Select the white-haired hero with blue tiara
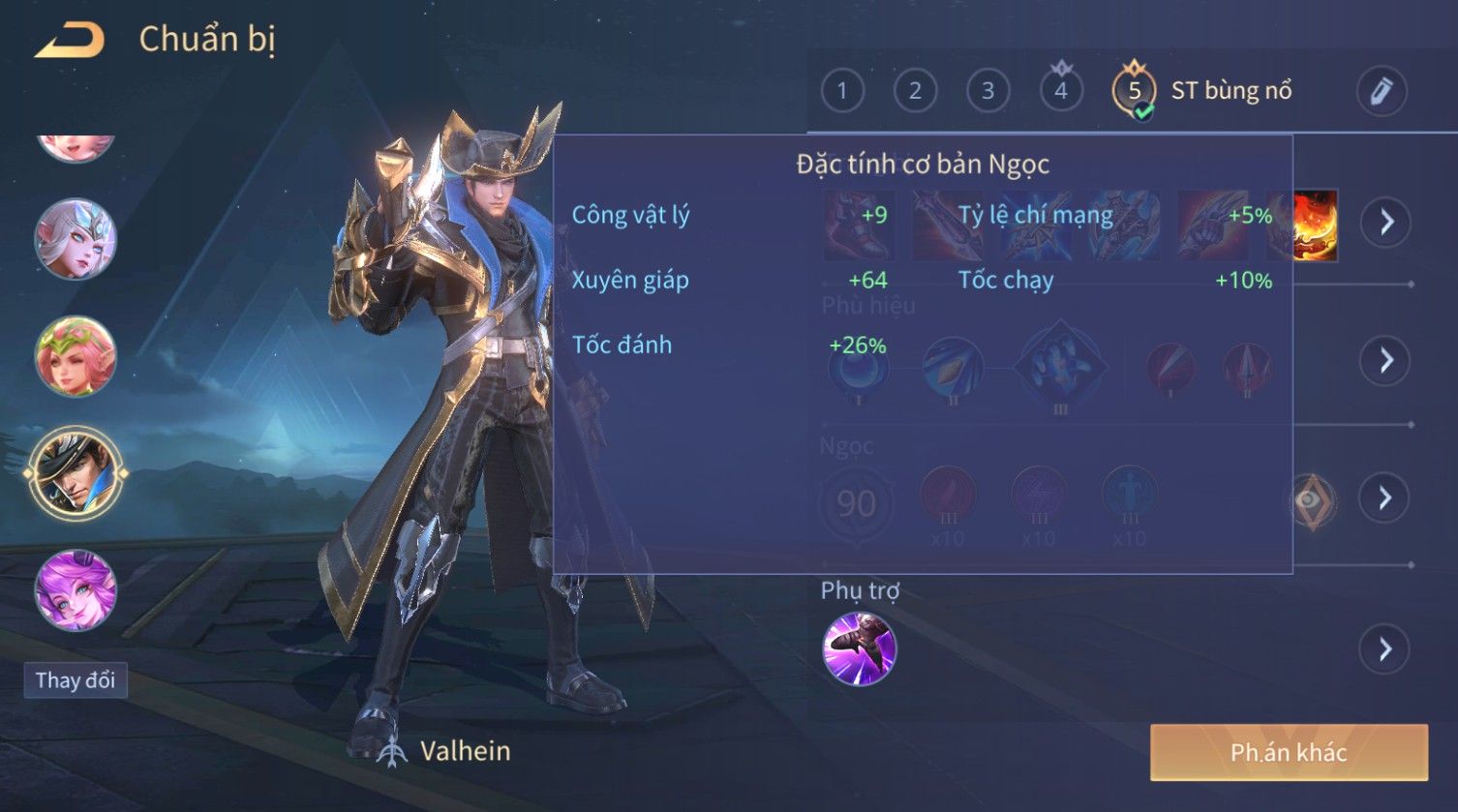1458x812 pixels. 76,239
